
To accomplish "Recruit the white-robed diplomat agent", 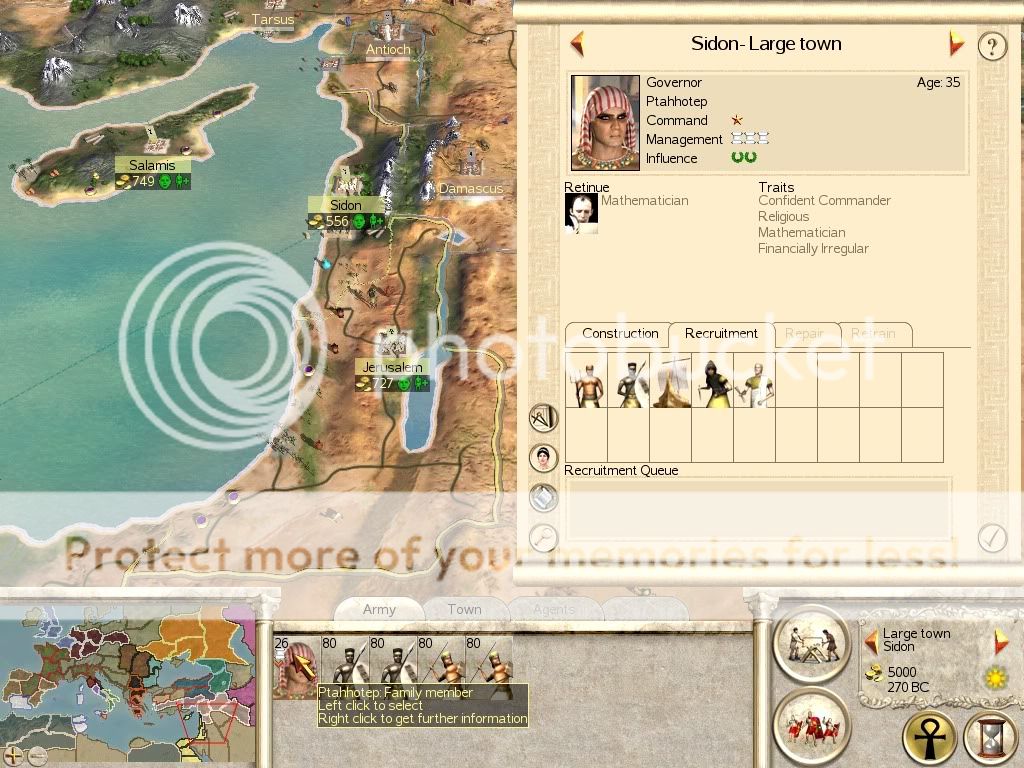I will point(755,380).
